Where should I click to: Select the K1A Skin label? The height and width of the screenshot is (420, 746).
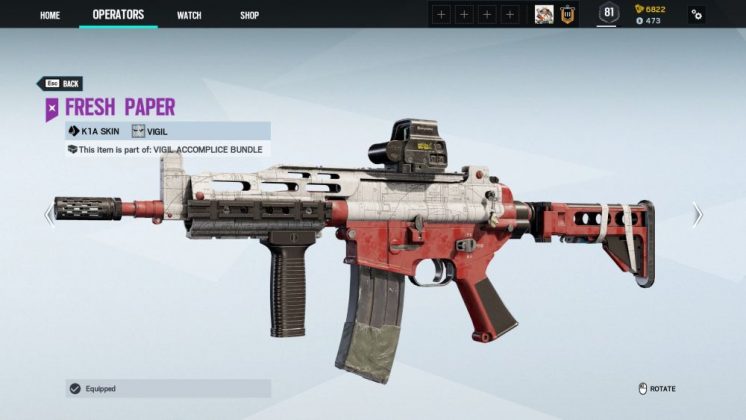coord(94,131)
